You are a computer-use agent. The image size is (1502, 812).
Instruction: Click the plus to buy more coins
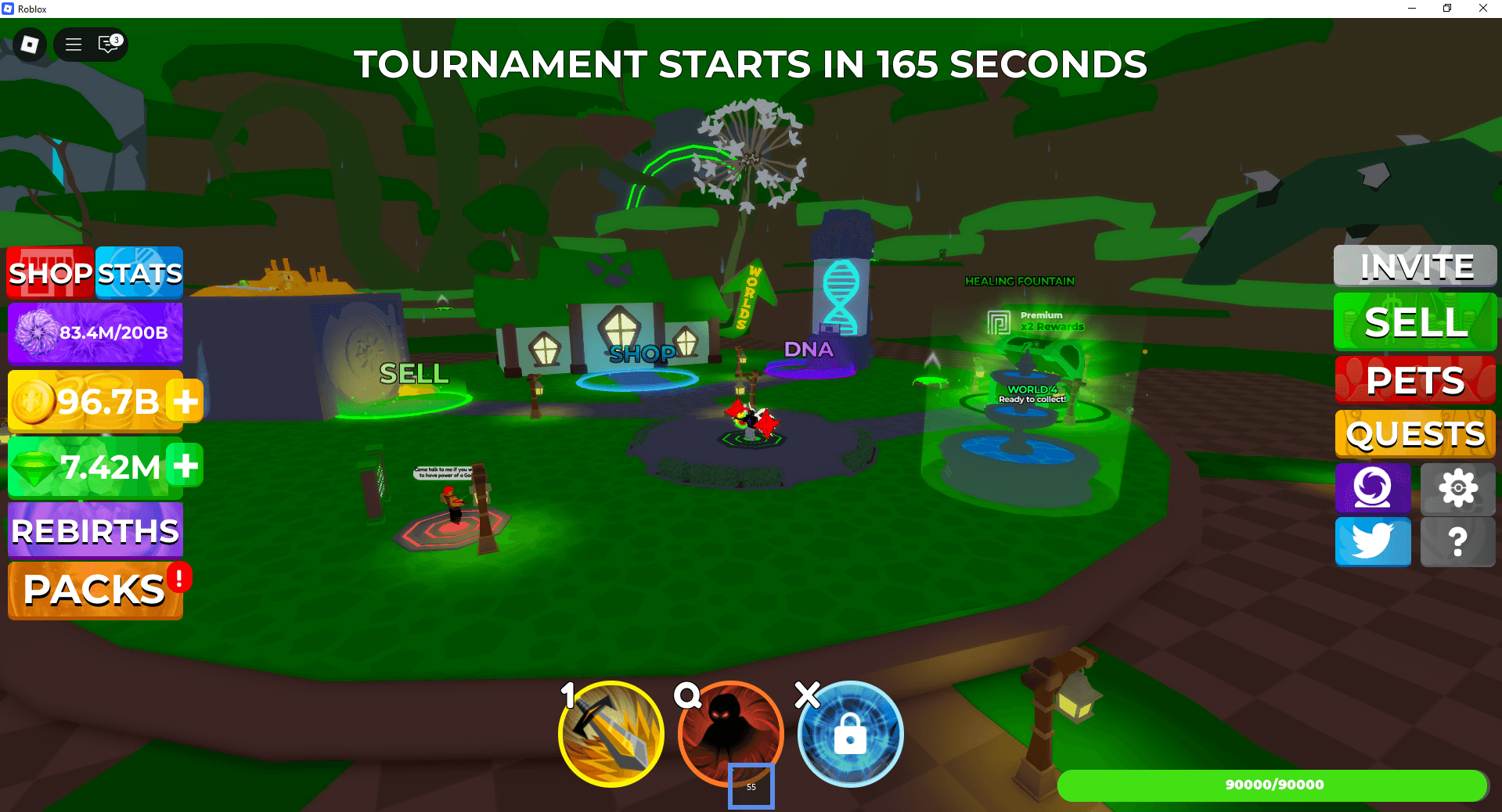pos(185,401)
